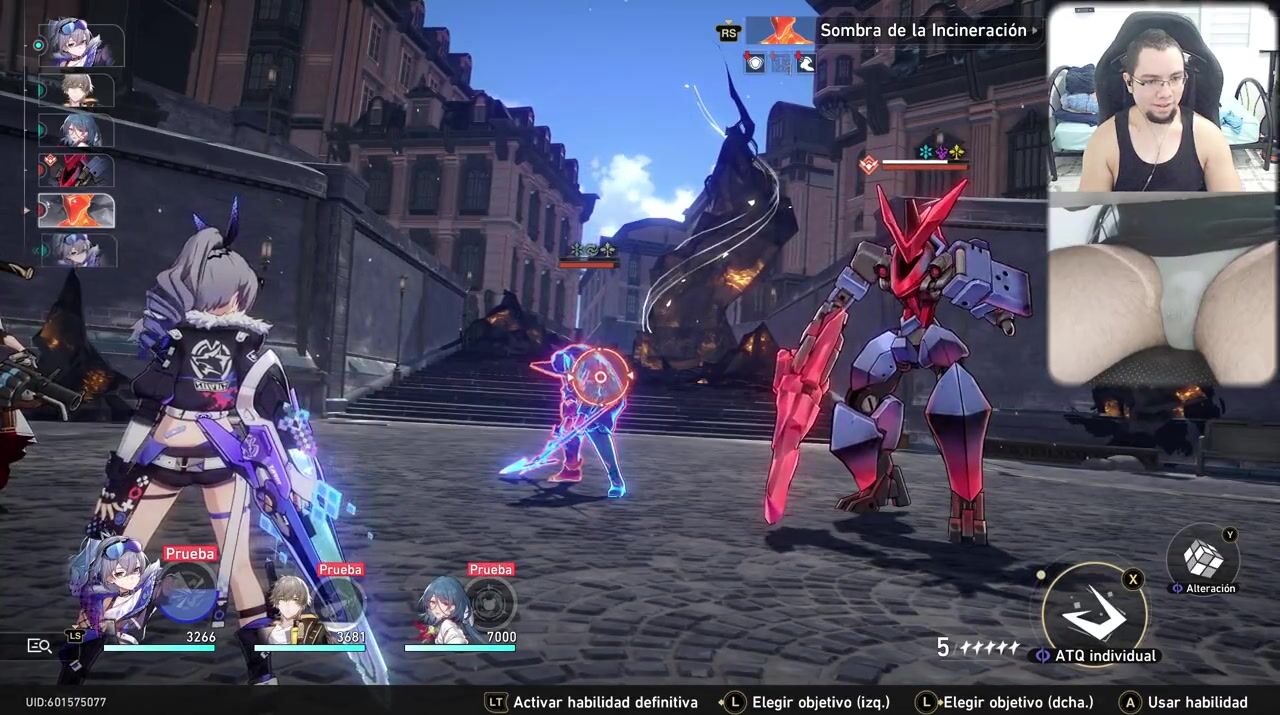1280x715 pixels.
Task: Select the red mech in the turn order
Action: tap(76, 171)
